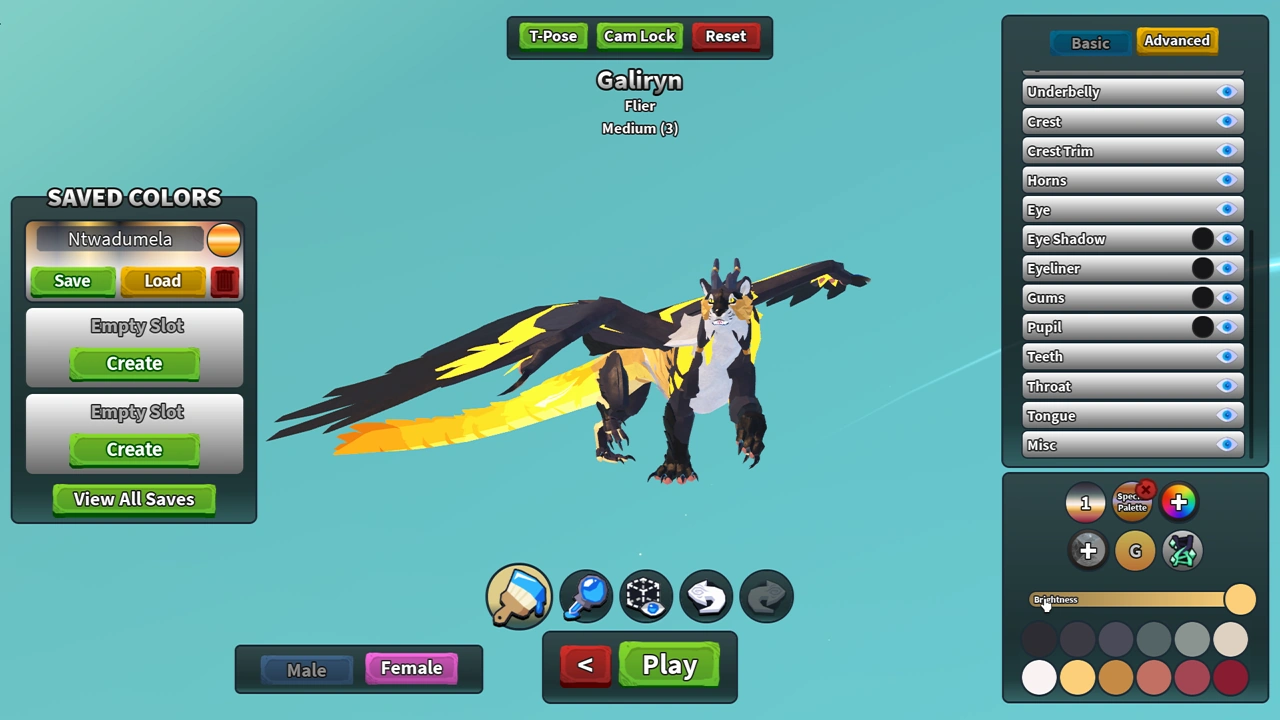The image size is (1280, 720).
Task: Select the blue key dropper tool
Action: pos(584,595)
